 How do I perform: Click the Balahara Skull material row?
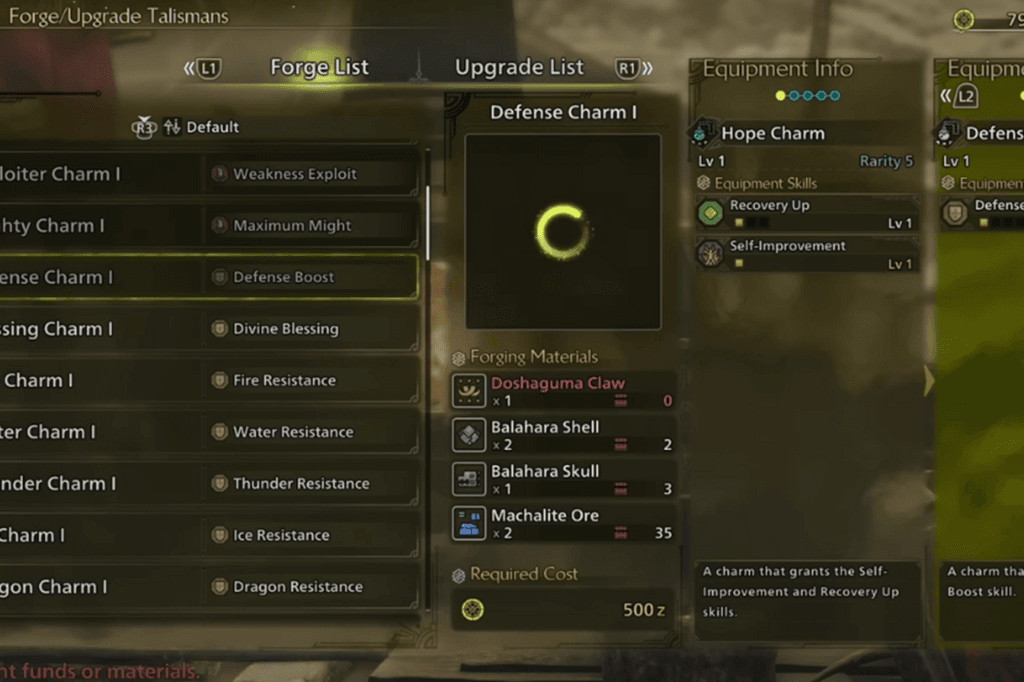pos(563,479)
